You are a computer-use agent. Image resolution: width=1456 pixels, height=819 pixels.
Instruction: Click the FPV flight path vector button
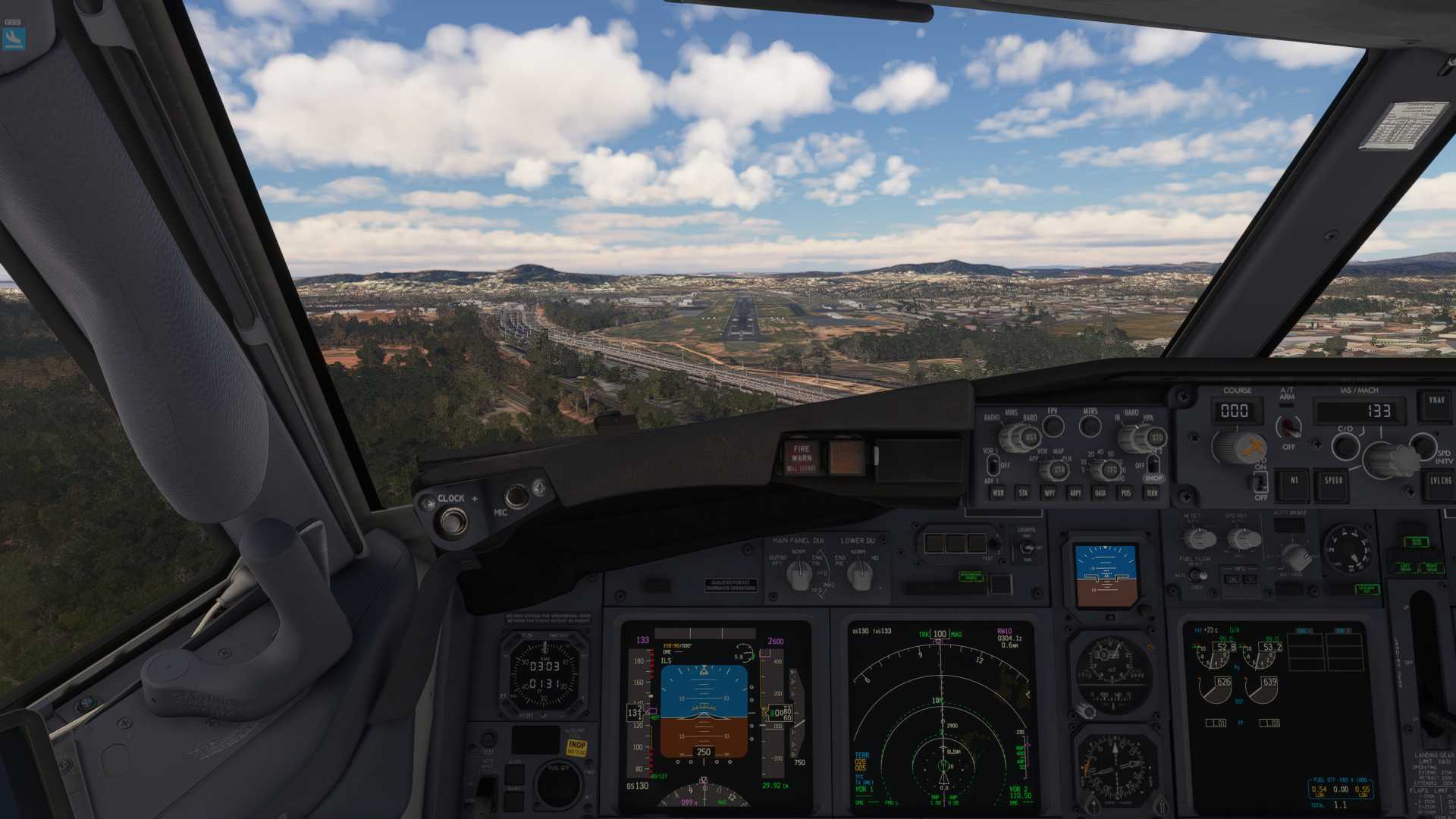tap(1053, 426)
